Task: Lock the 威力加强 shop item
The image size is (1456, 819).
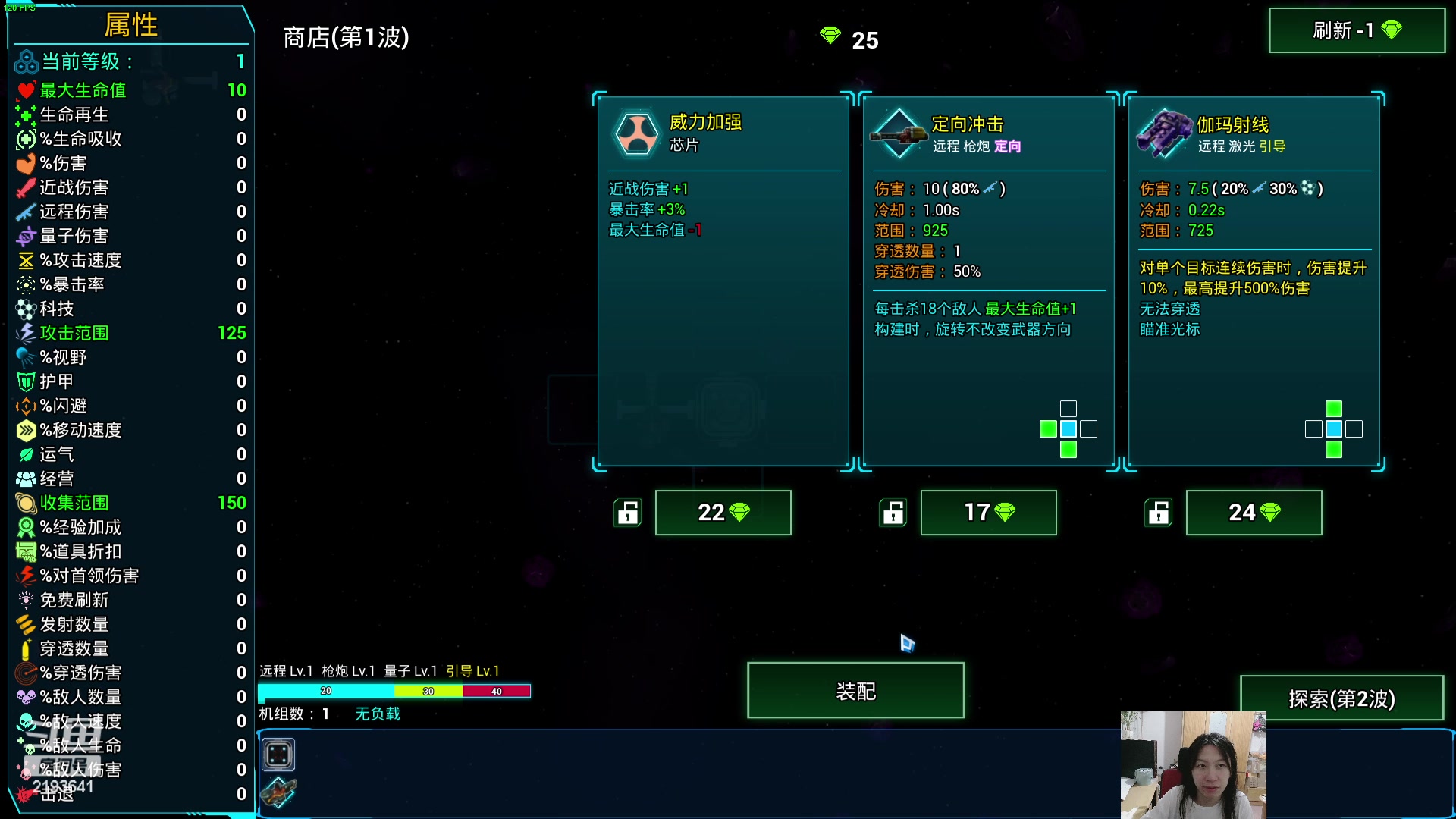Action: point(627,513)
